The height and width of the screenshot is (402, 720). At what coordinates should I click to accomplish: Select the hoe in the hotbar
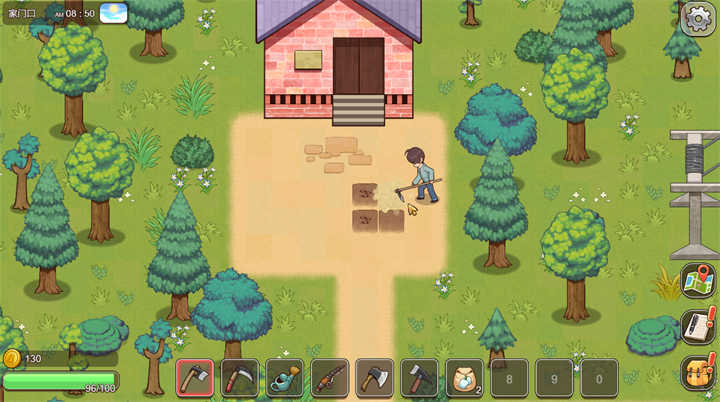coord(195,378)
